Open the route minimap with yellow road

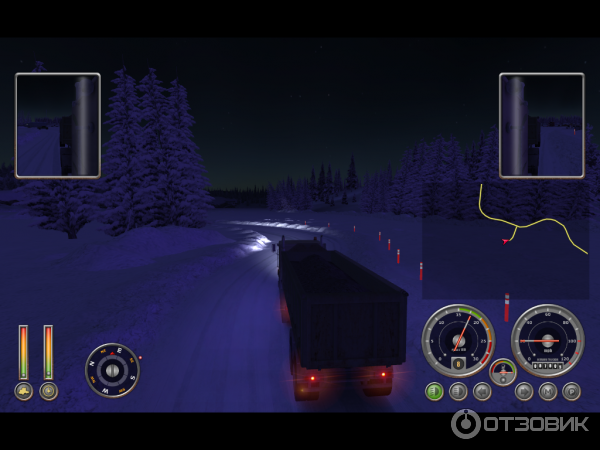point(504,240)
